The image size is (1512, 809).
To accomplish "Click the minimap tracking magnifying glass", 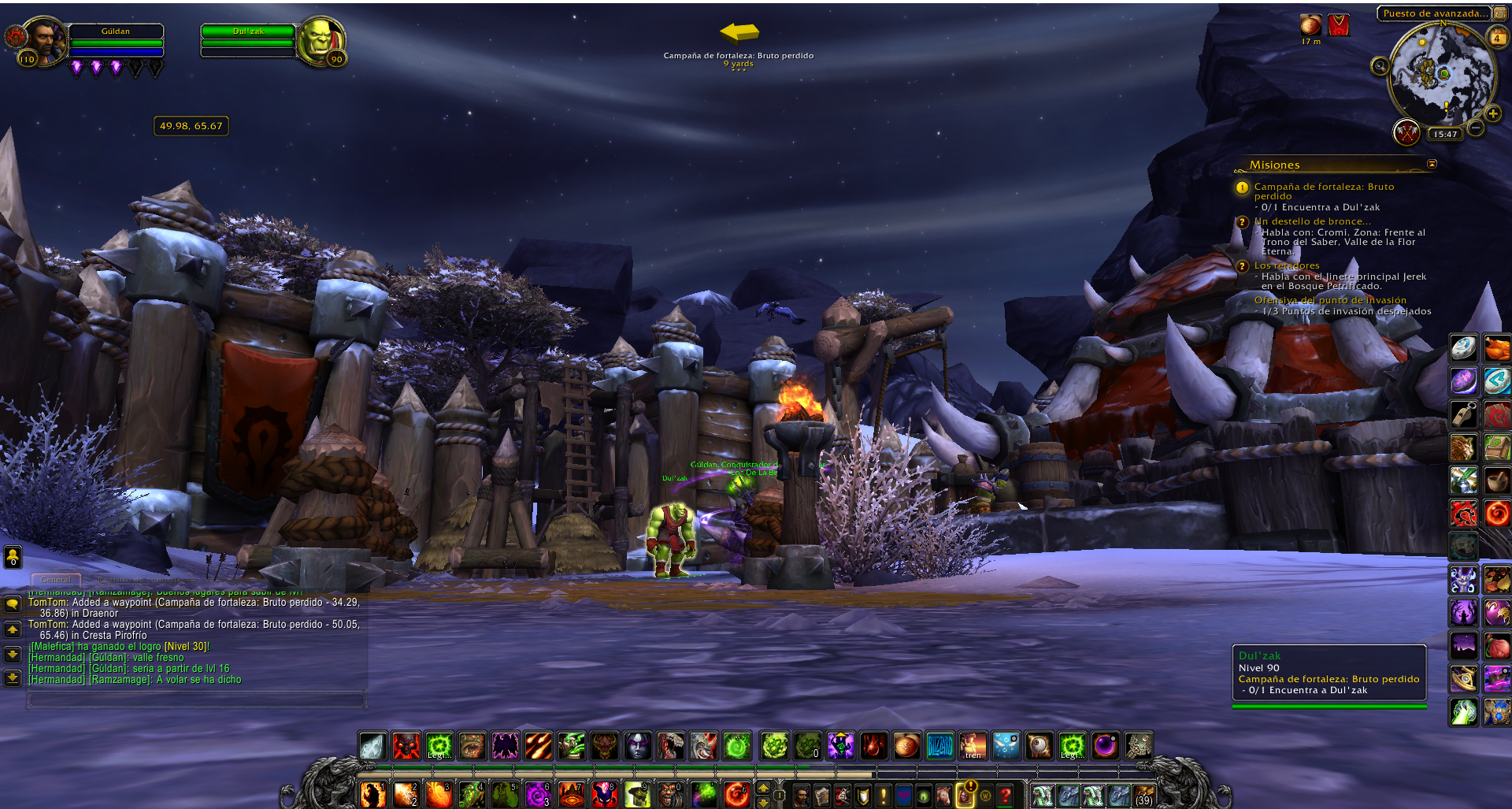I will [x=1380, y=66].
